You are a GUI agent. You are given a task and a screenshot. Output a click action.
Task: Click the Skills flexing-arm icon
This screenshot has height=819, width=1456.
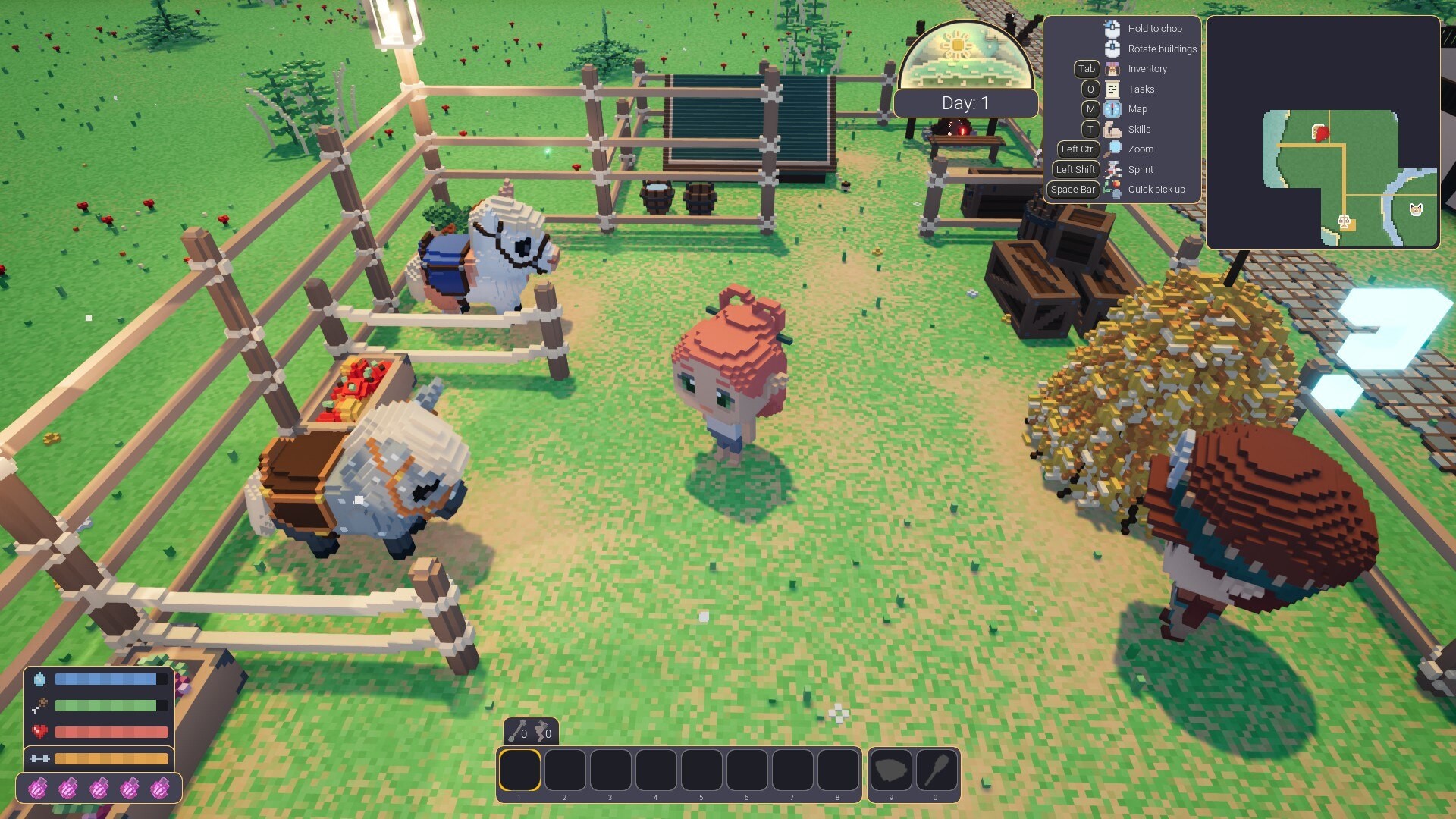click(x=1112, y=129)
